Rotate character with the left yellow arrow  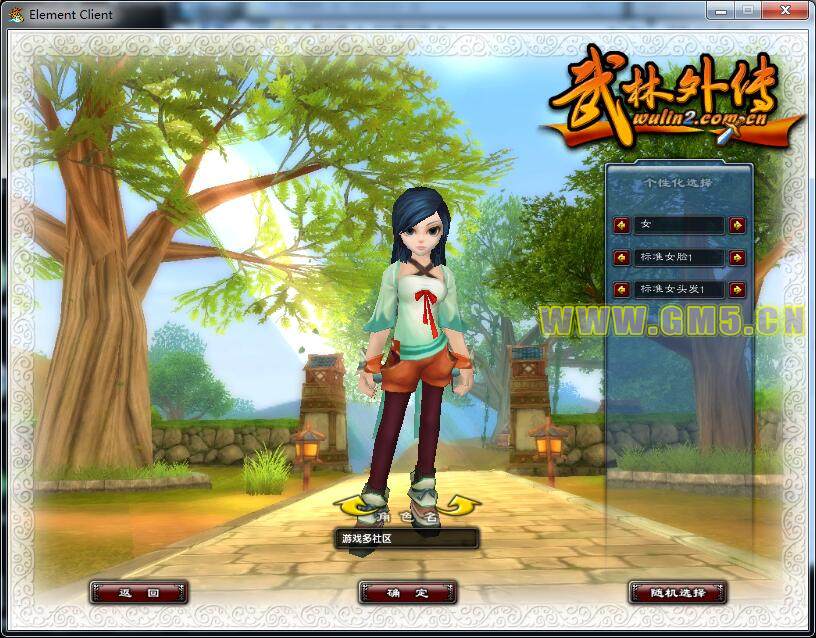tap(351, 505)
